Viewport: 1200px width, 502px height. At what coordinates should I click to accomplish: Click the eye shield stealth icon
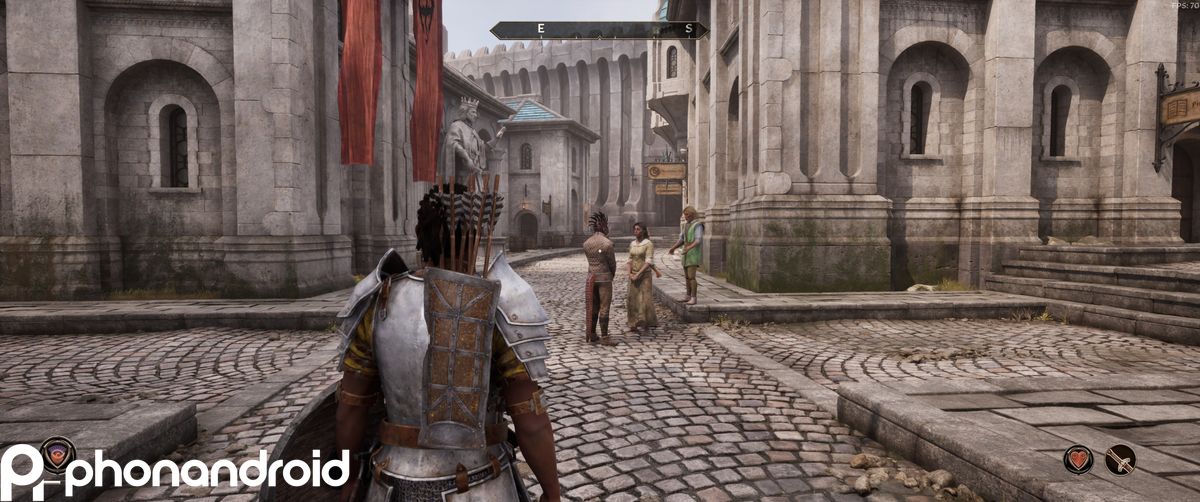[58, 453]
